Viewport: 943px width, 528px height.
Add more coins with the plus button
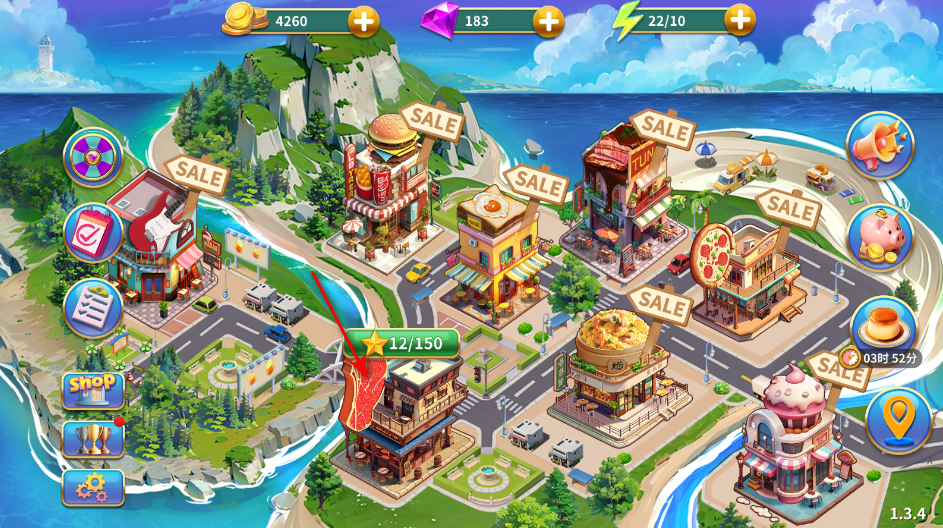(363, 20)
